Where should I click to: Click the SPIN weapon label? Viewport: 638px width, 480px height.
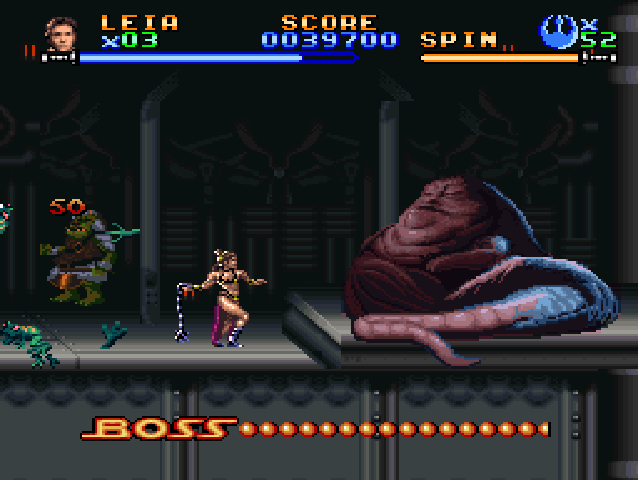click(459, 40)
